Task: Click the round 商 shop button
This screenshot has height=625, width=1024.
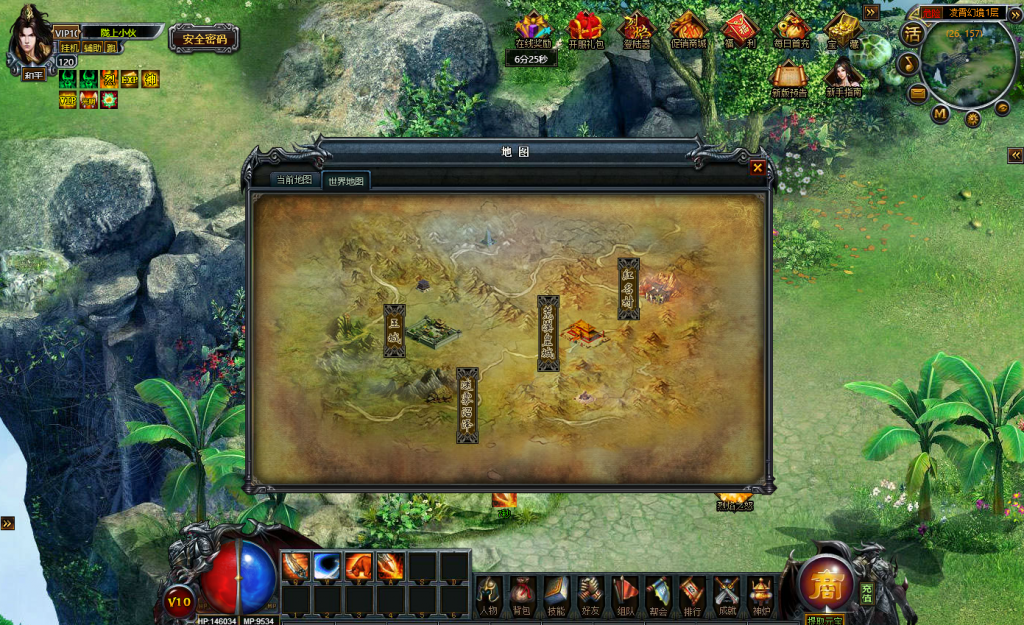Action: point(826,583)
